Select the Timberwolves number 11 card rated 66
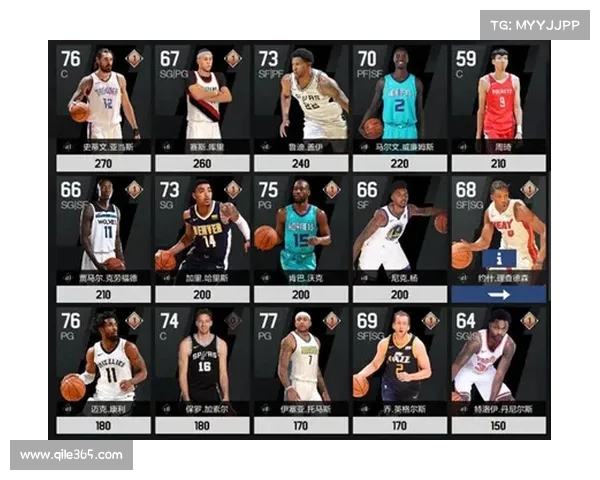 (x=104, y=230)
